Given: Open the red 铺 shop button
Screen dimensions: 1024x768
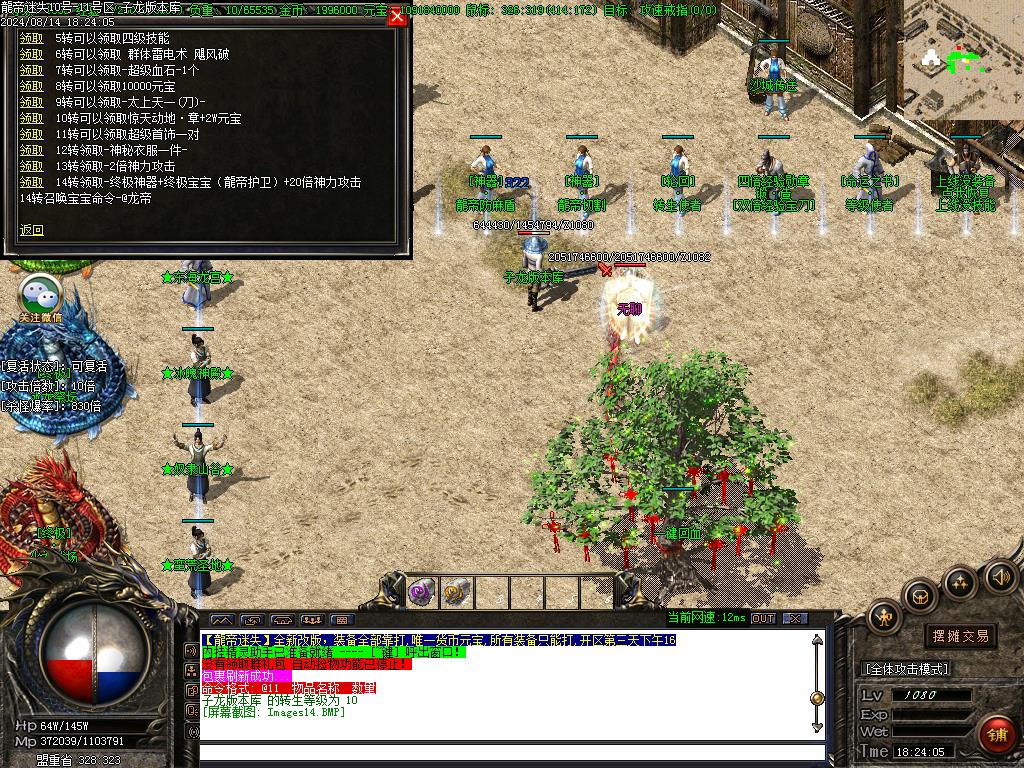Looking at the screenshot, I should click(996, 735).
